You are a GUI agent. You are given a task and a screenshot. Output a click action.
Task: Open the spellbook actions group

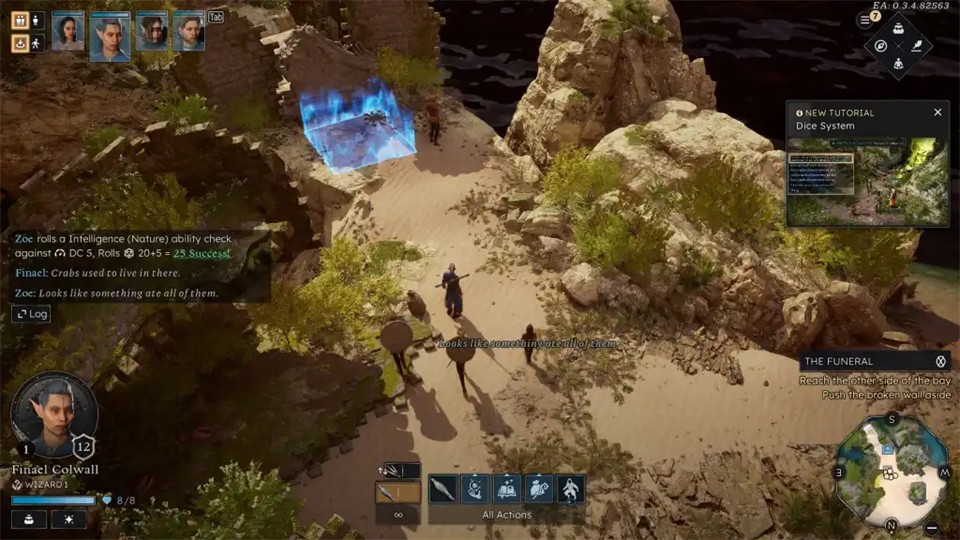(x=507, y=489)
